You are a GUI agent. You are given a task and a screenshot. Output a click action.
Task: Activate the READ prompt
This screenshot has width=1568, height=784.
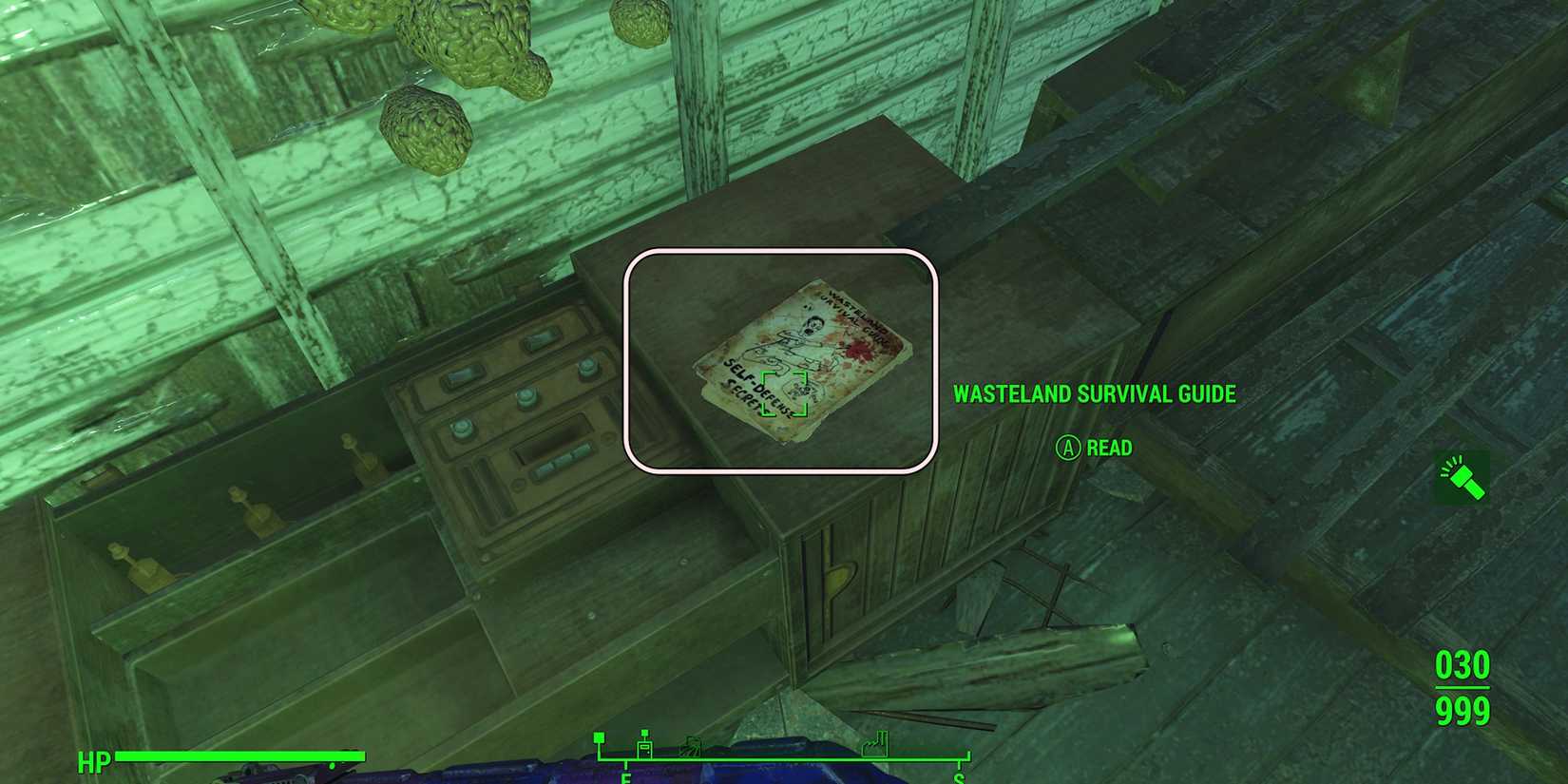tap(1110, 448)
